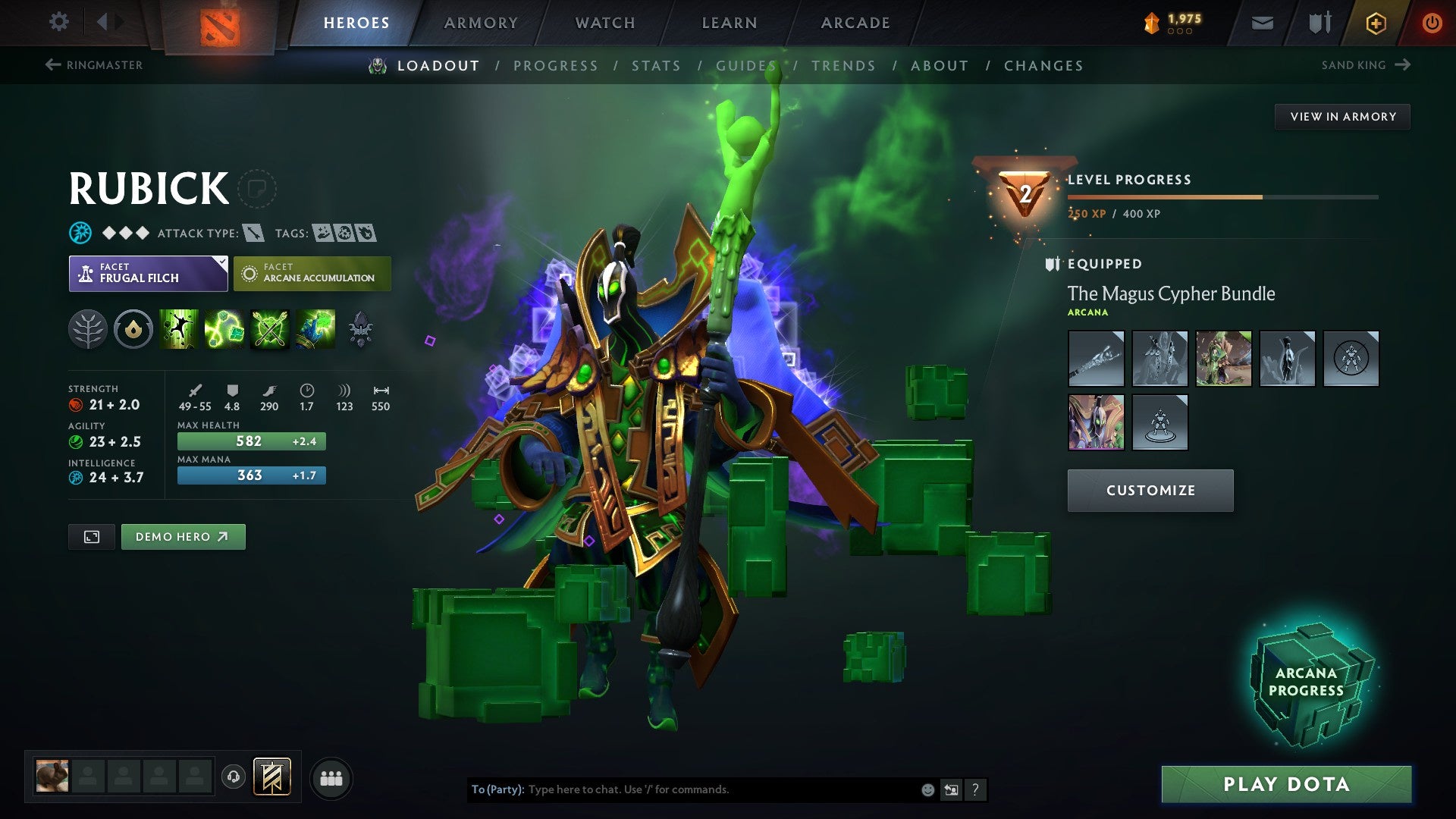Select the Frugal Filch facet
The width and height of the screenshot is (1456, 819).
(148, 273)
